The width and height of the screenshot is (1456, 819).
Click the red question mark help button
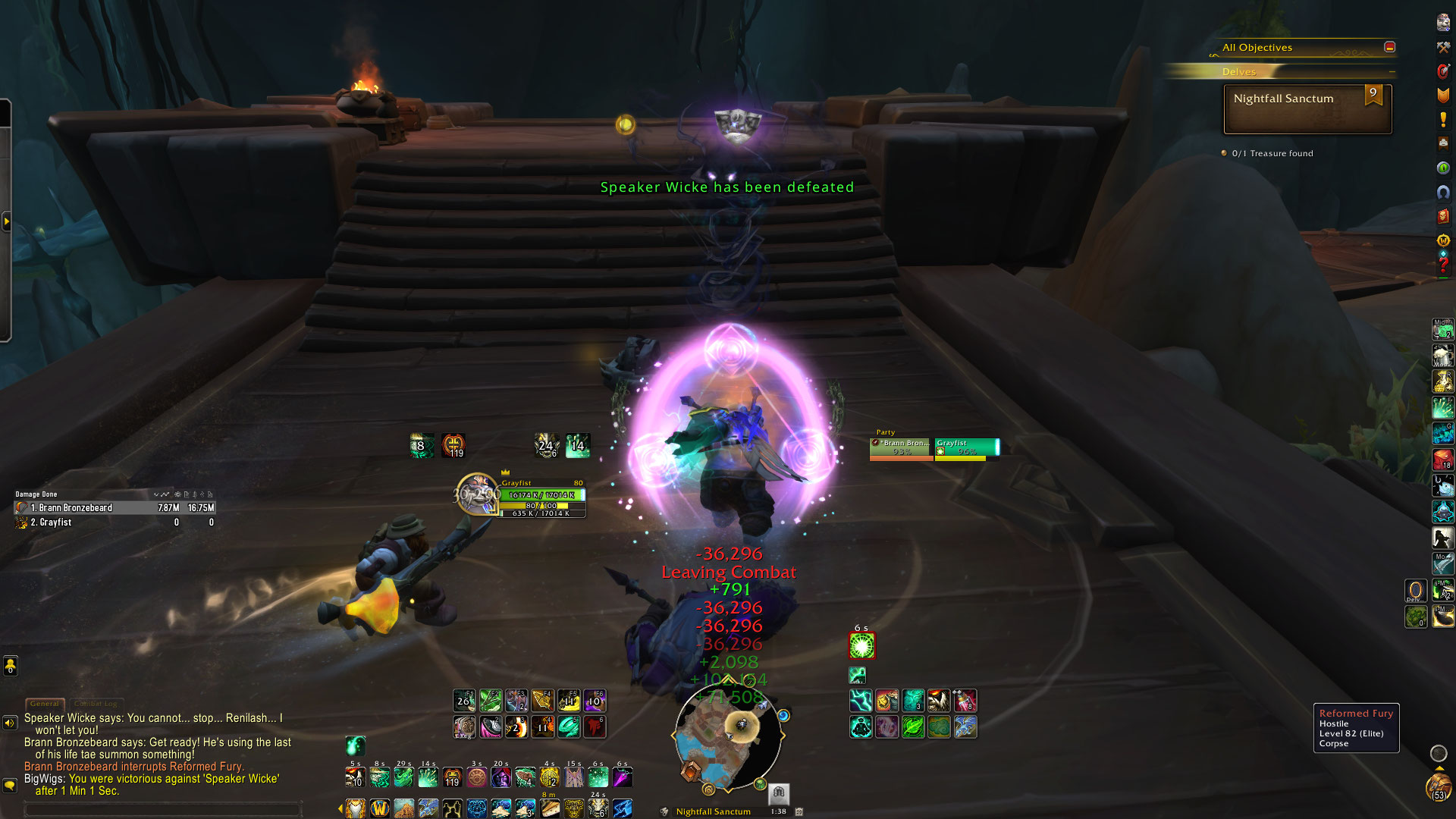coord(1443,265)
